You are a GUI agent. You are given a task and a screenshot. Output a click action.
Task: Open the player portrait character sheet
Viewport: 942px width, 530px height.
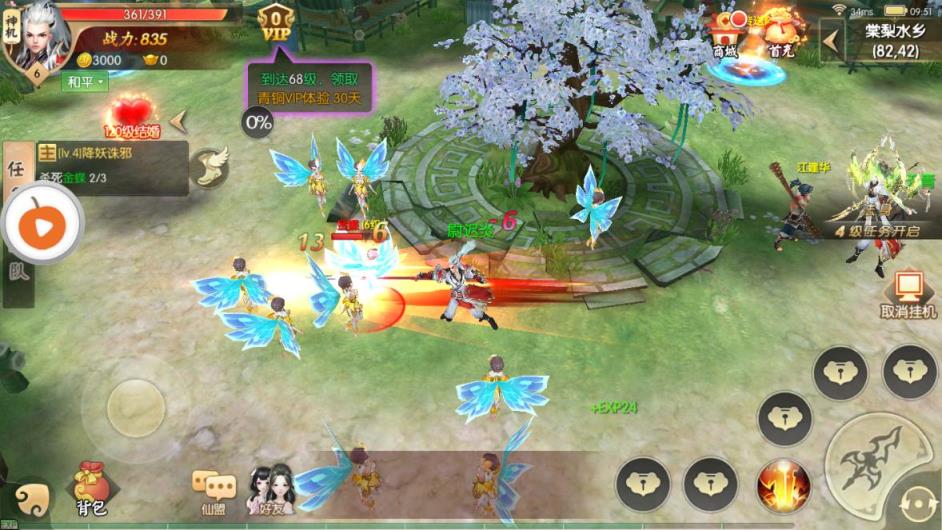37,38
